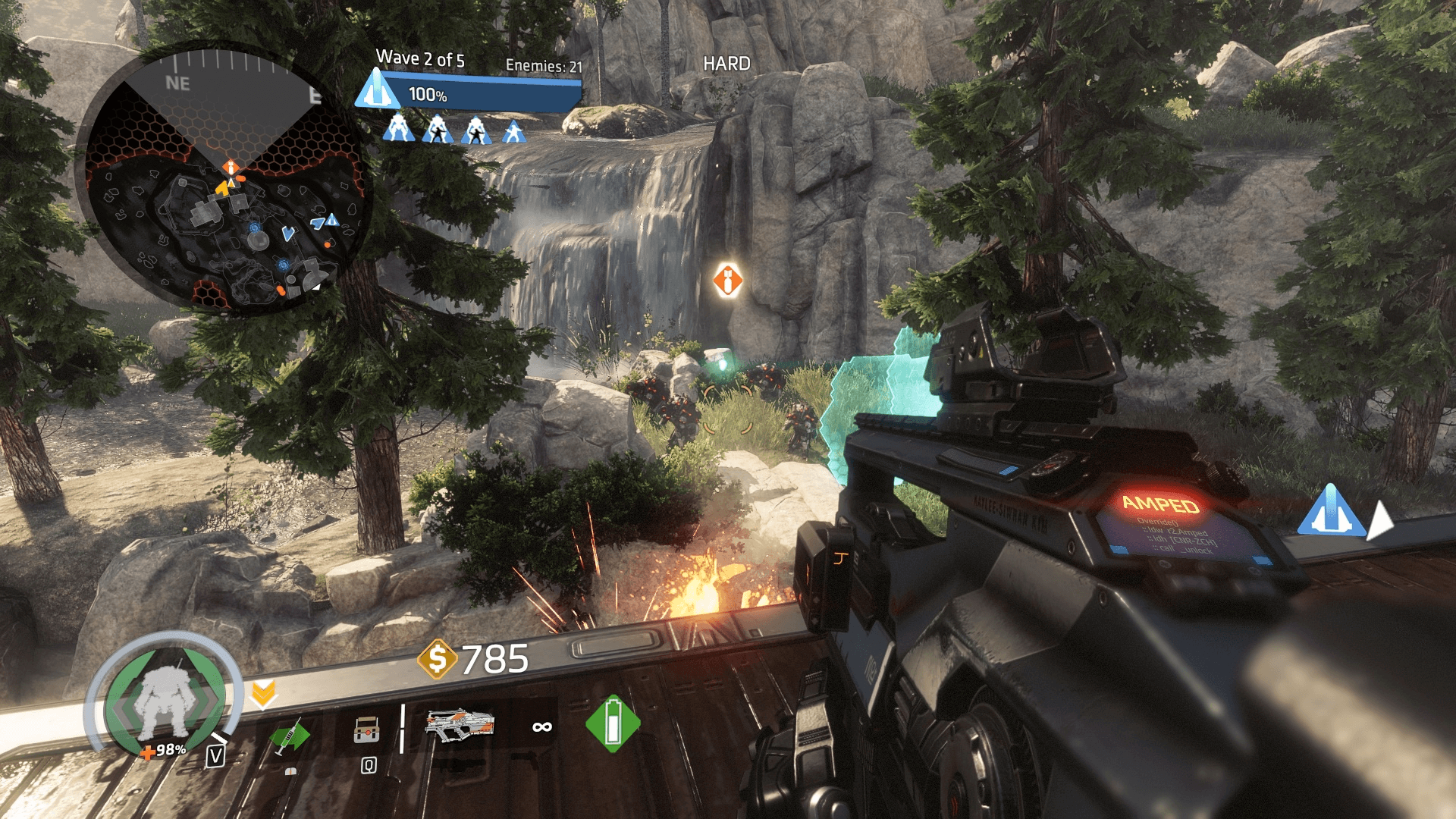Click the first teammate titan status triangle
Screen dimensions: 1456x819
click(397, 129)
